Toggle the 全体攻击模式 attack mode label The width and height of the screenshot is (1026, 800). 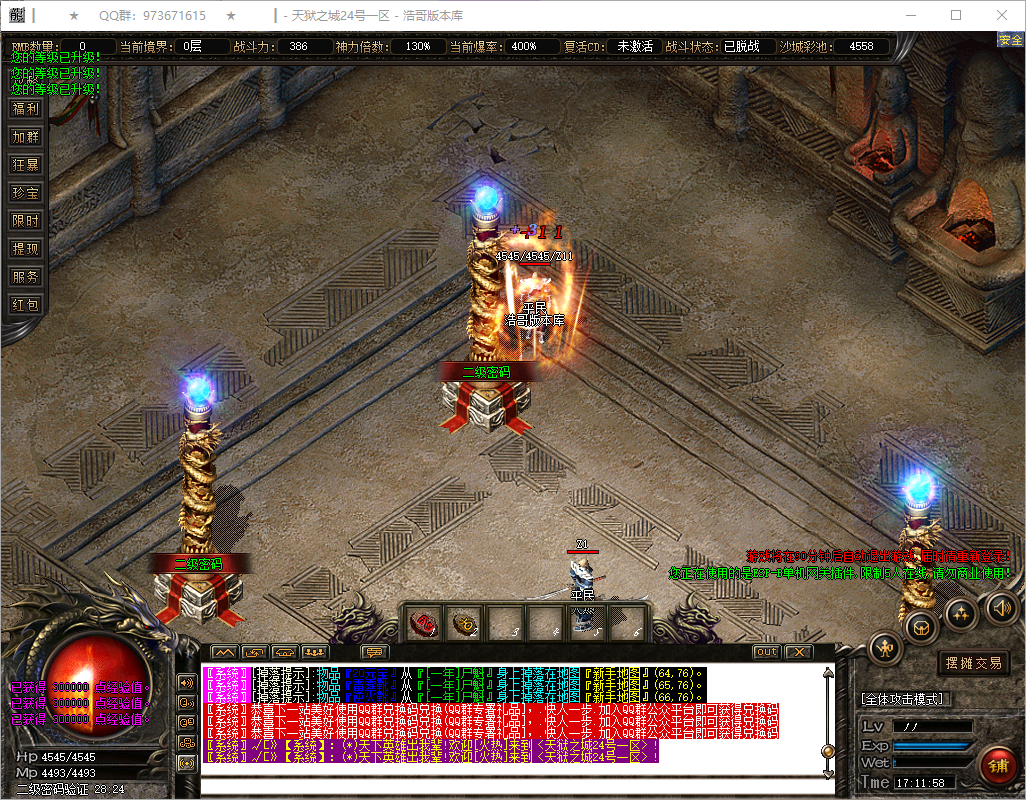coord(906,699)
